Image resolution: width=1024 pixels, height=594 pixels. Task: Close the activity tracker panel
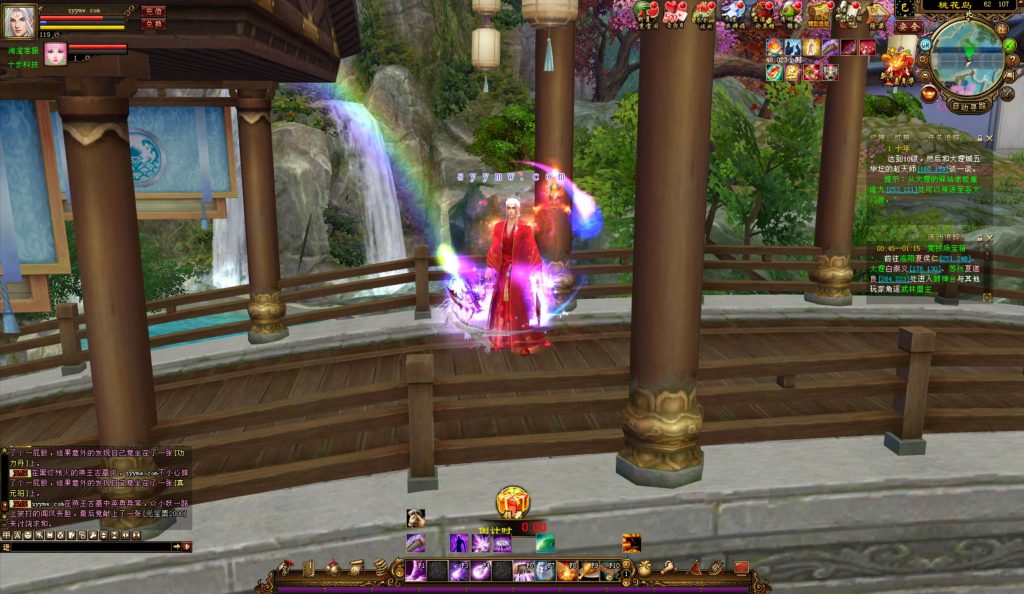pos(989,238)
